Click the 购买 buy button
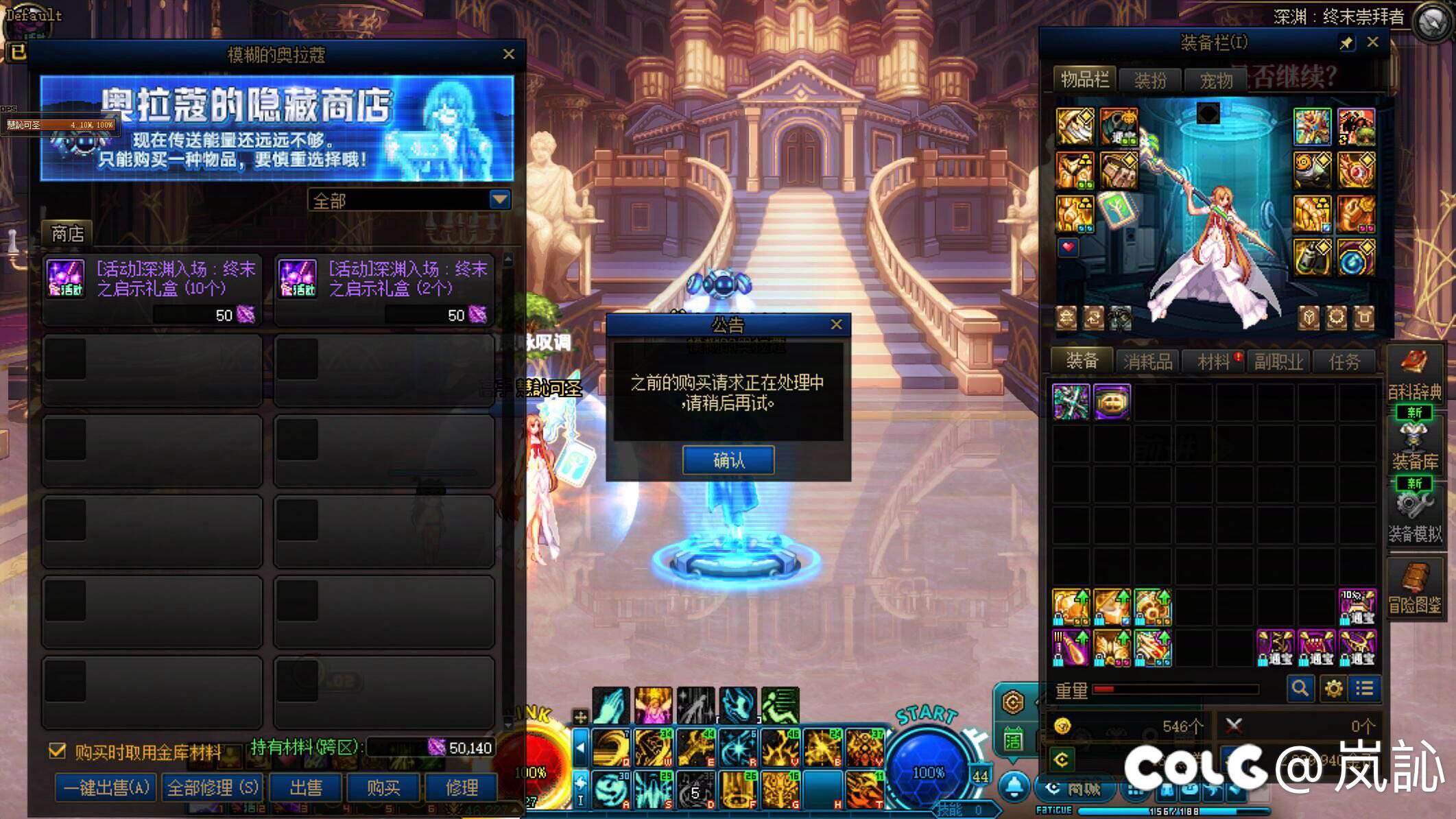The image size is (1456, 819). pos(383,787)
